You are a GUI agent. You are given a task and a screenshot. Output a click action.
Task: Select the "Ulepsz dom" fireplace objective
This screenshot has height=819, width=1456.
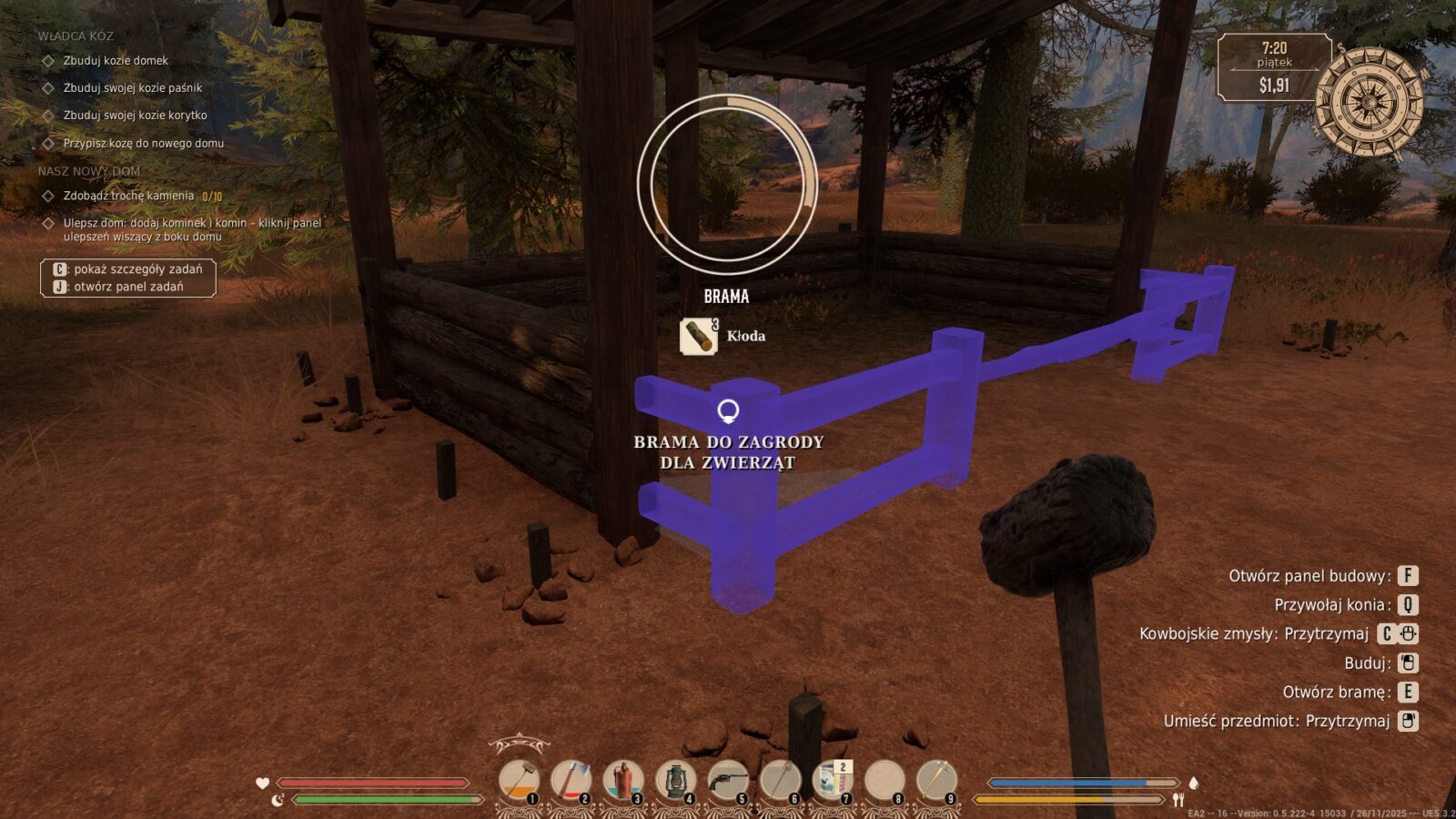pos(191,229)
